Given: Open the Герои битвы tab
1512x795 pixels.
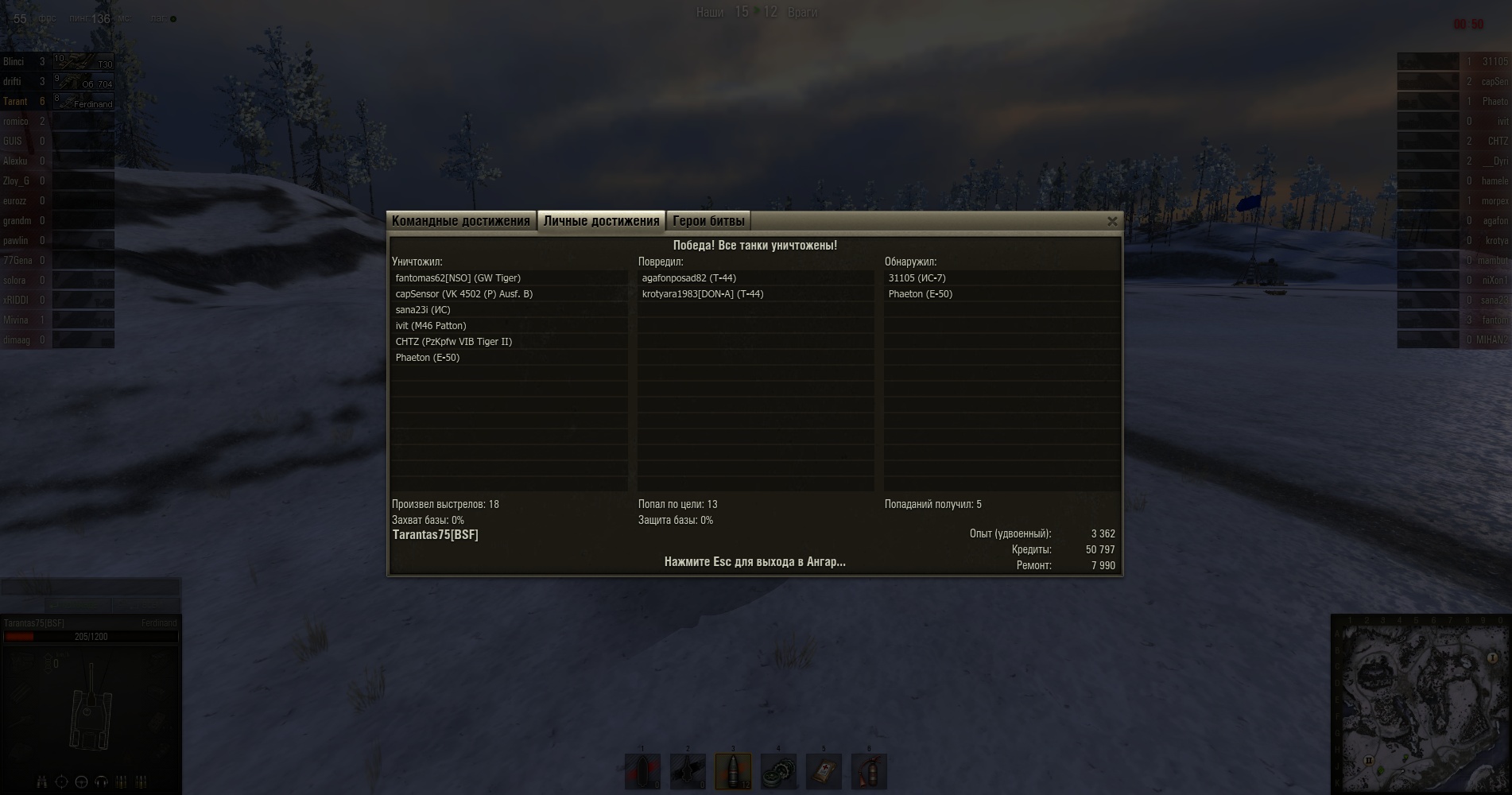Looking at the screenshot, I should pos(708,221).
